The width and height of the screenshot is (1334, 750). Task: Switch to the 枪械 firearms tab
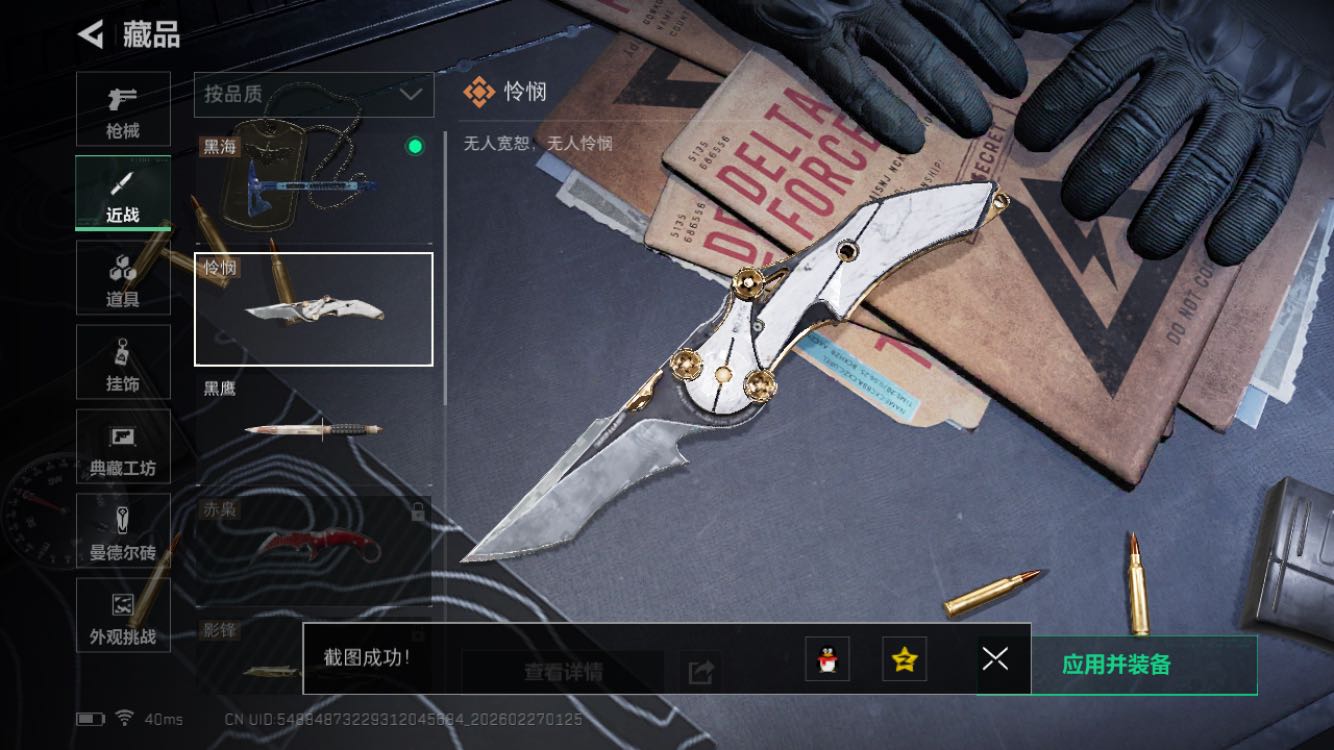123,109
